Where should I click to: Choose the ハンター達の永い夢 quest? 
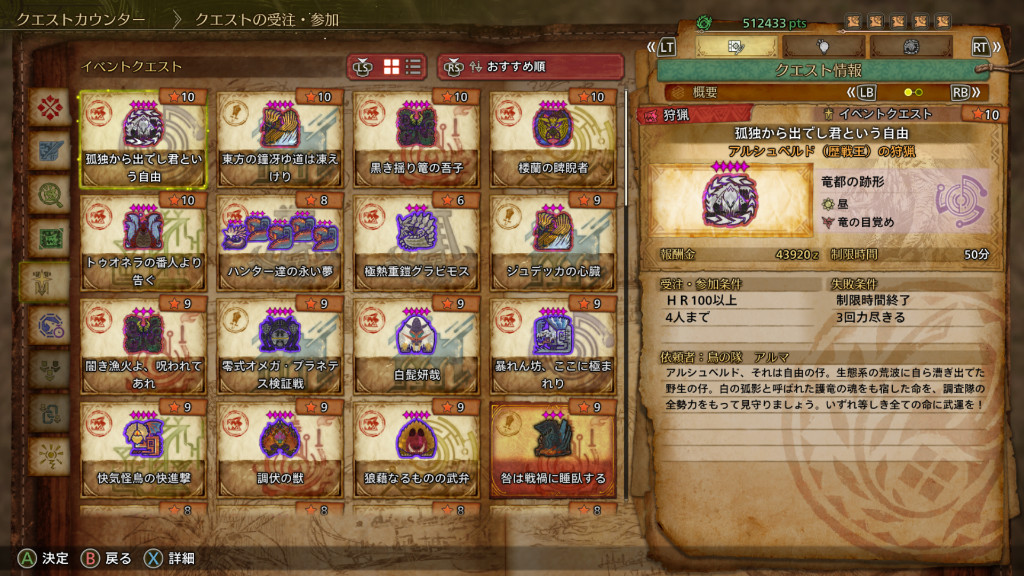point(279,243)
